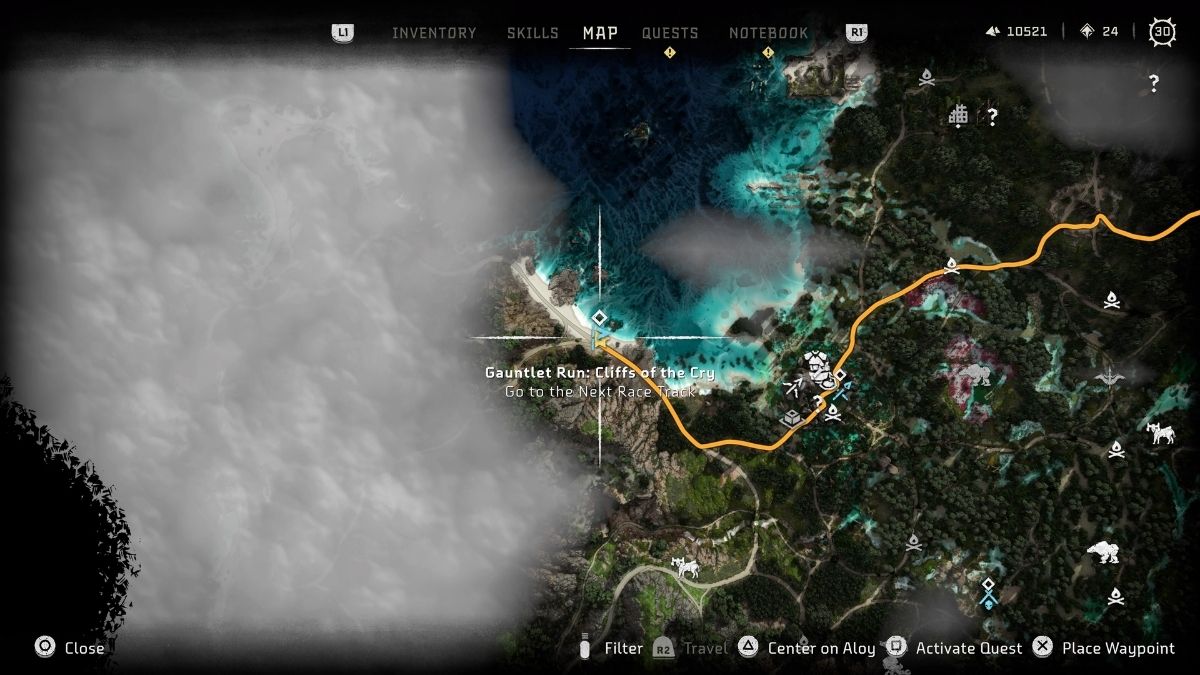Open the Notebook tab

pyautogui.click(x=768, y=33)
